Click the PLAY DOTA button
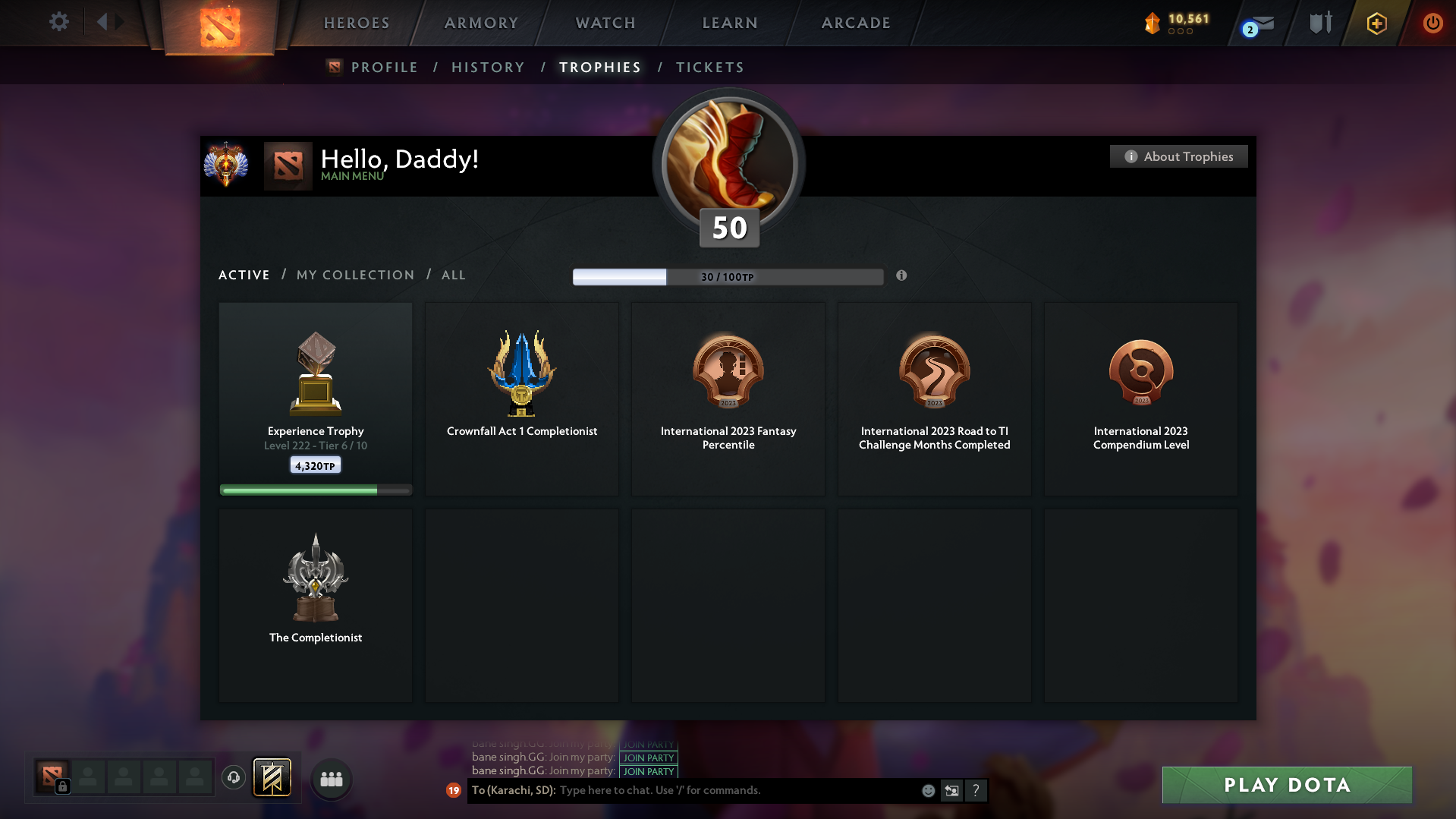 [1286, 785]
